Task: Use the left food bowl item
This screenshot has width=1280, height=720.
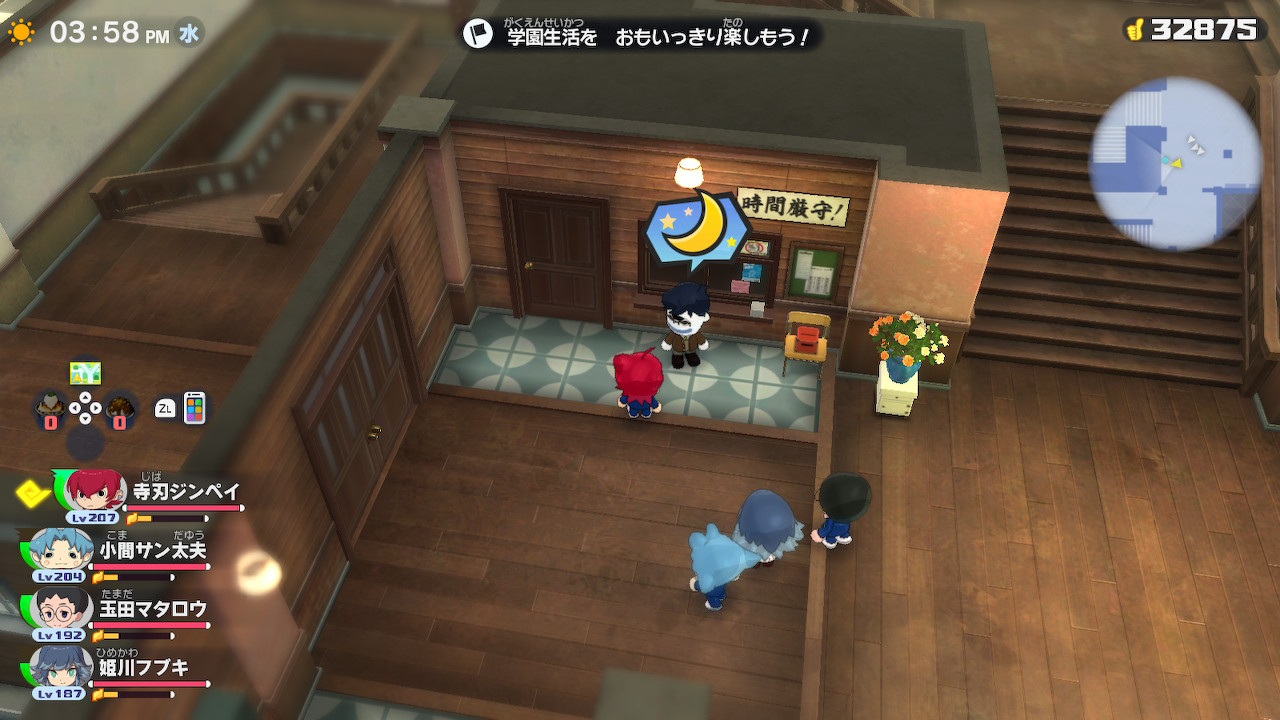Action: click(49, 408)
